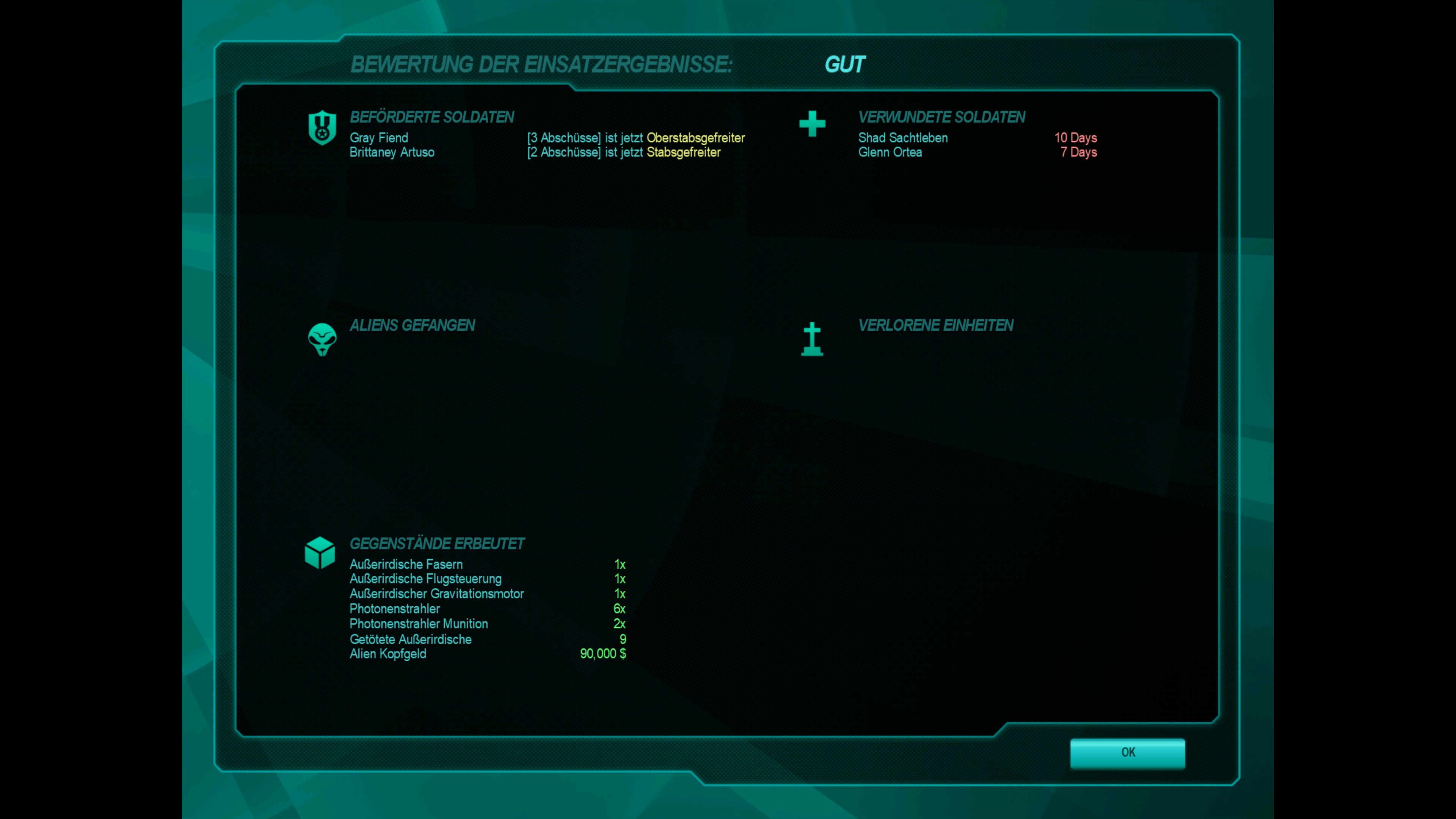Confirm the mission results with OK
Image resolution: width=1456 pixels, height=819 pixels.
click(x=1127, y=752)
